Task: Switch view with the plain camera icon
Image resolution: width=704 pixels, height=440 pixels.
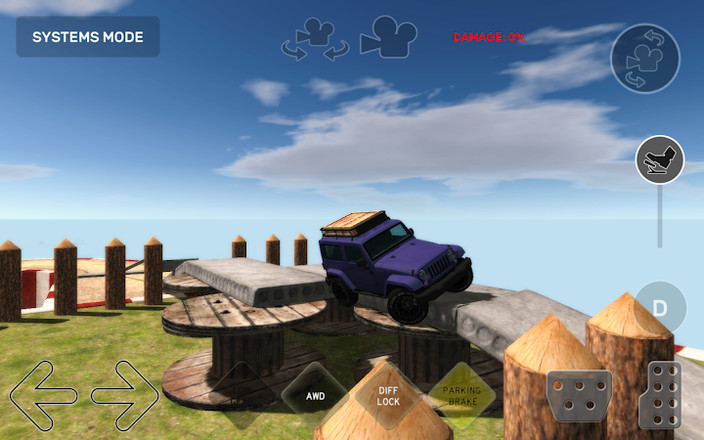Action: pyautogui.click(x=388, y=39)
